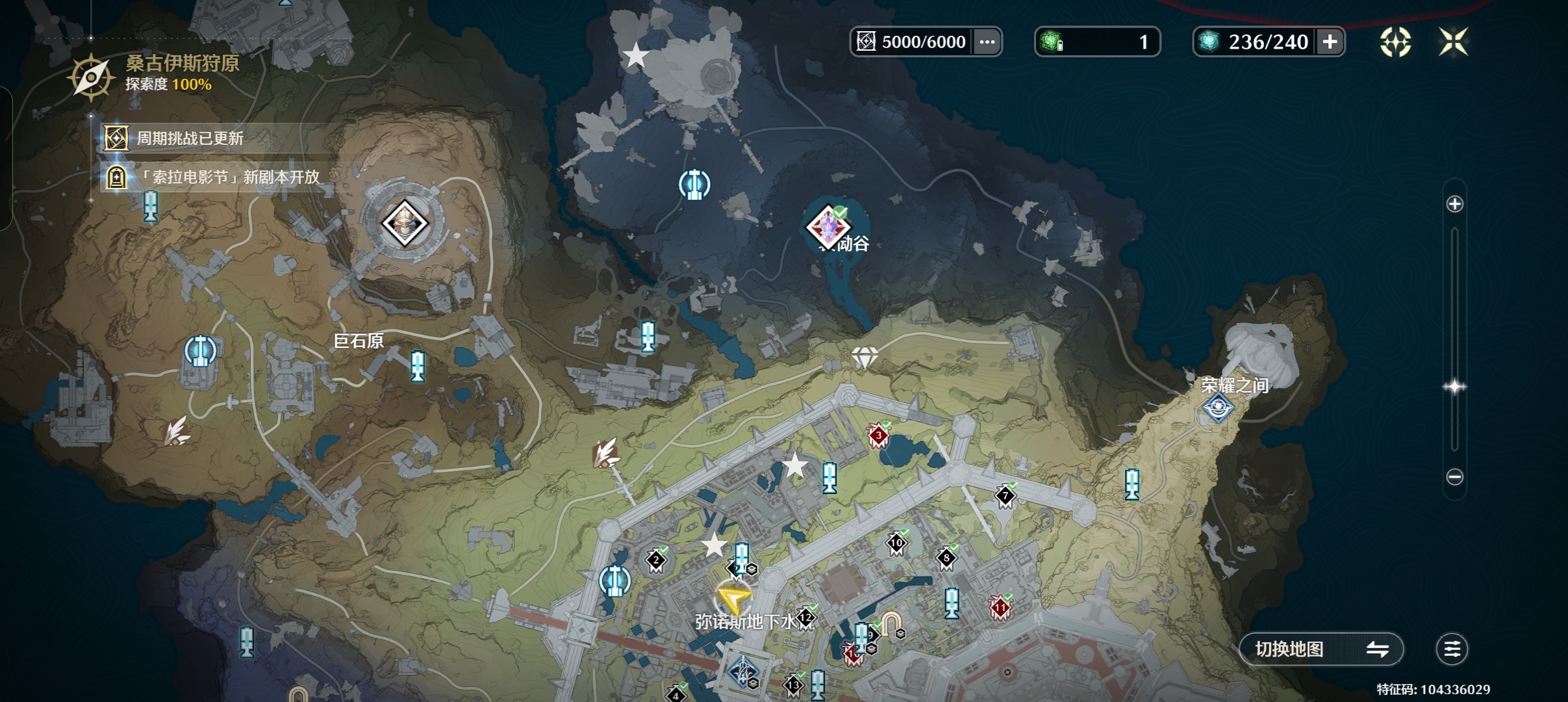Select the red marker numbered 3
This screenshot has width=1568, height=702.
[x=878, y=436]
